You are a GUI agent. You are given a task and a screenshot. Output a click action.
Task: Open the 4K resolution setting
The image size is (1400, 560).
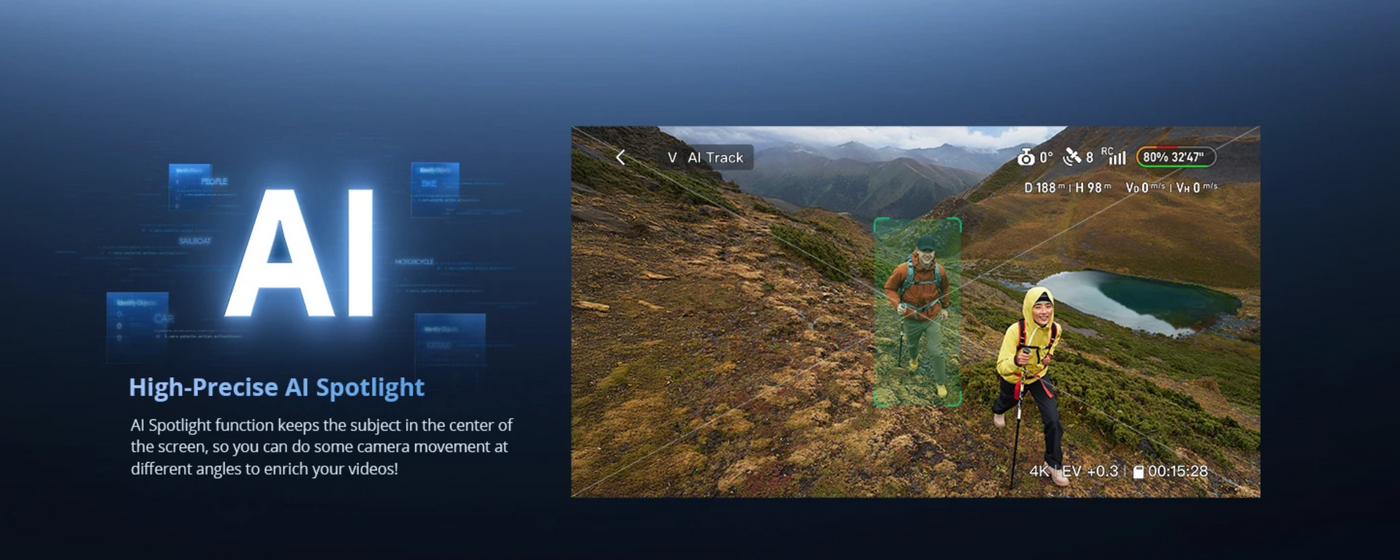[x=1040, y=471]
